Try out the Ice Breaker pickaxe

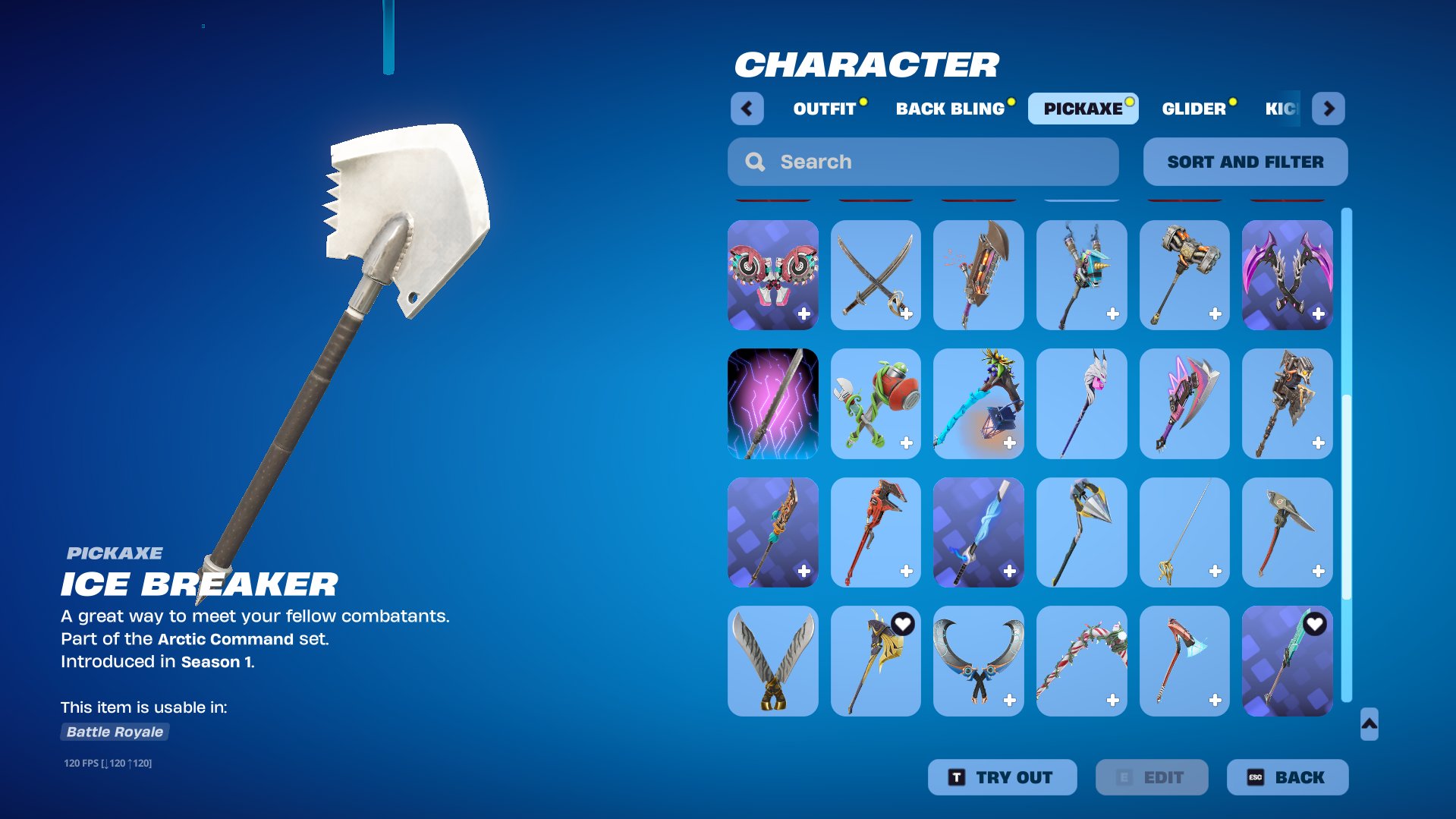[1002, 777]
